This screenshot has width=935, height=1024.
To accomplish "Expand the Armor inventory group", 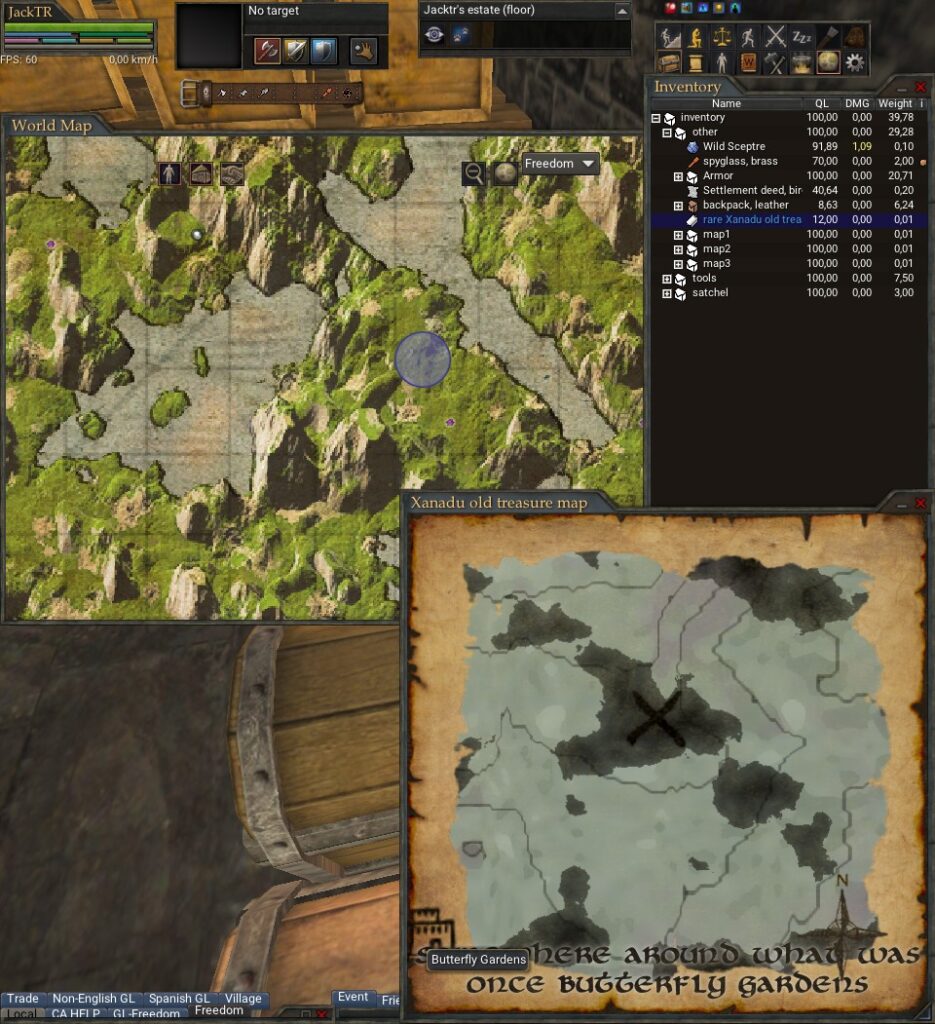I will (678, 177).
